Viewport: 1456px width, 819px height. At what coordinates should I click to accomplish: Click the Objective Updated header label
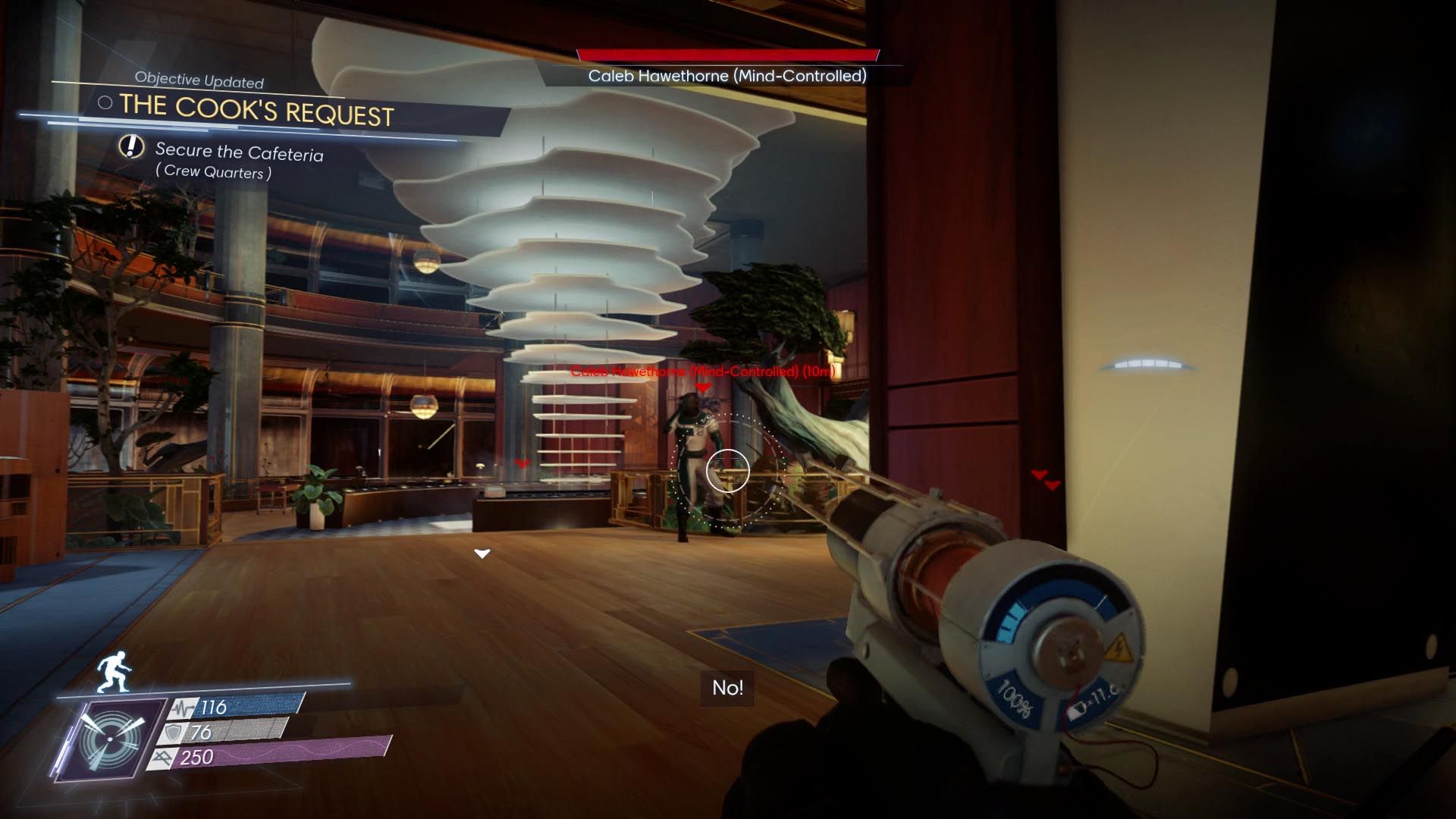coord(199,79)
